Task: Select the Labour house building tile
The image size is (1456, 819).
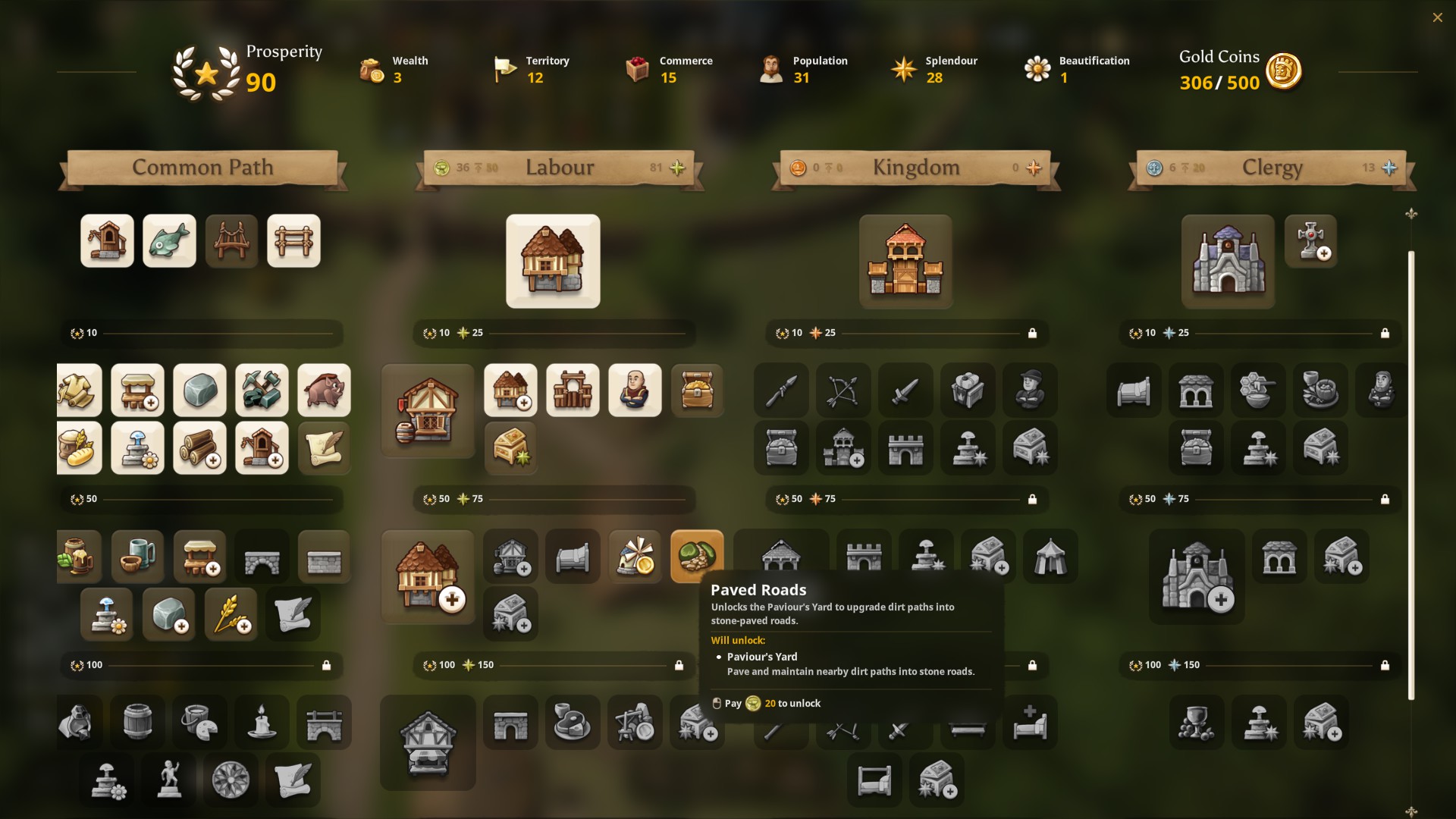Action: (x=553, y=261)
